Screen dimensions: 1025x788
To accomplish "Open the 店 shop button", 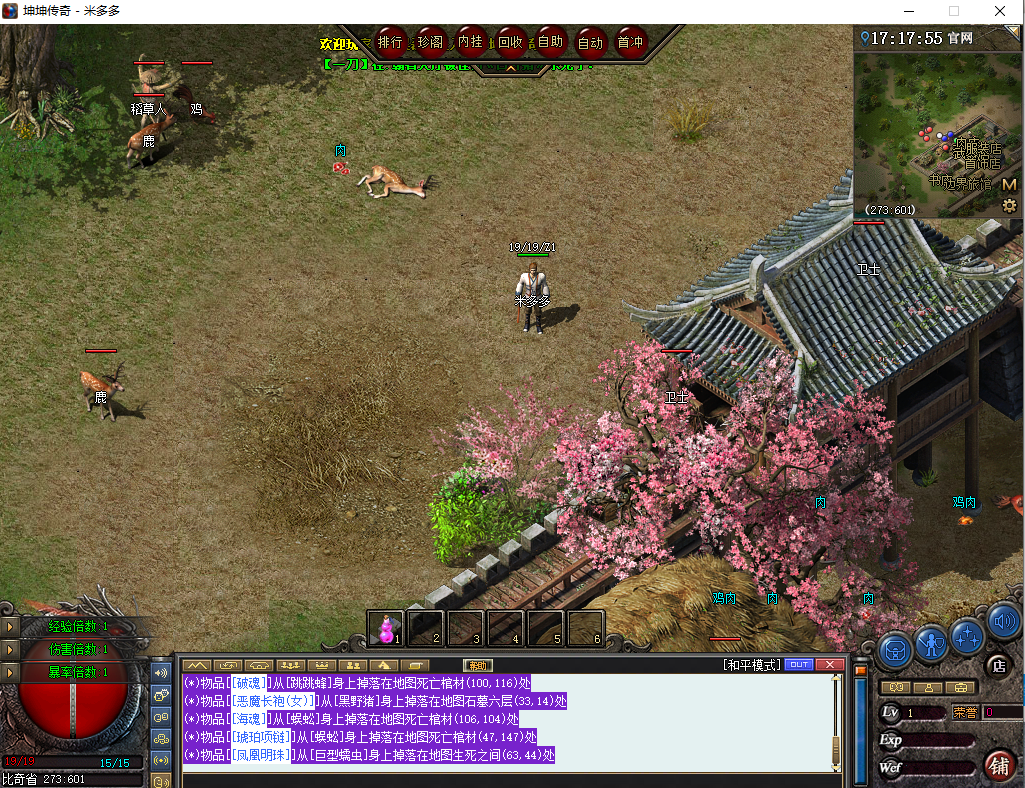I will pyautogui.click(x=997, y=665).
